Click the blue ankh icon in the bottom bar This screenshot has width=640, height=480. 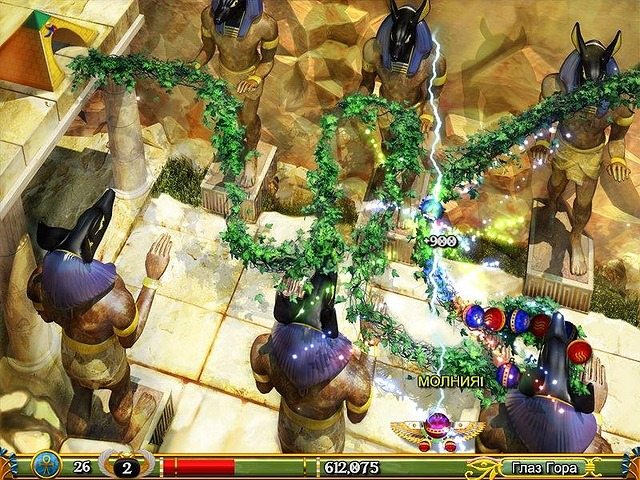pos(45,465)
